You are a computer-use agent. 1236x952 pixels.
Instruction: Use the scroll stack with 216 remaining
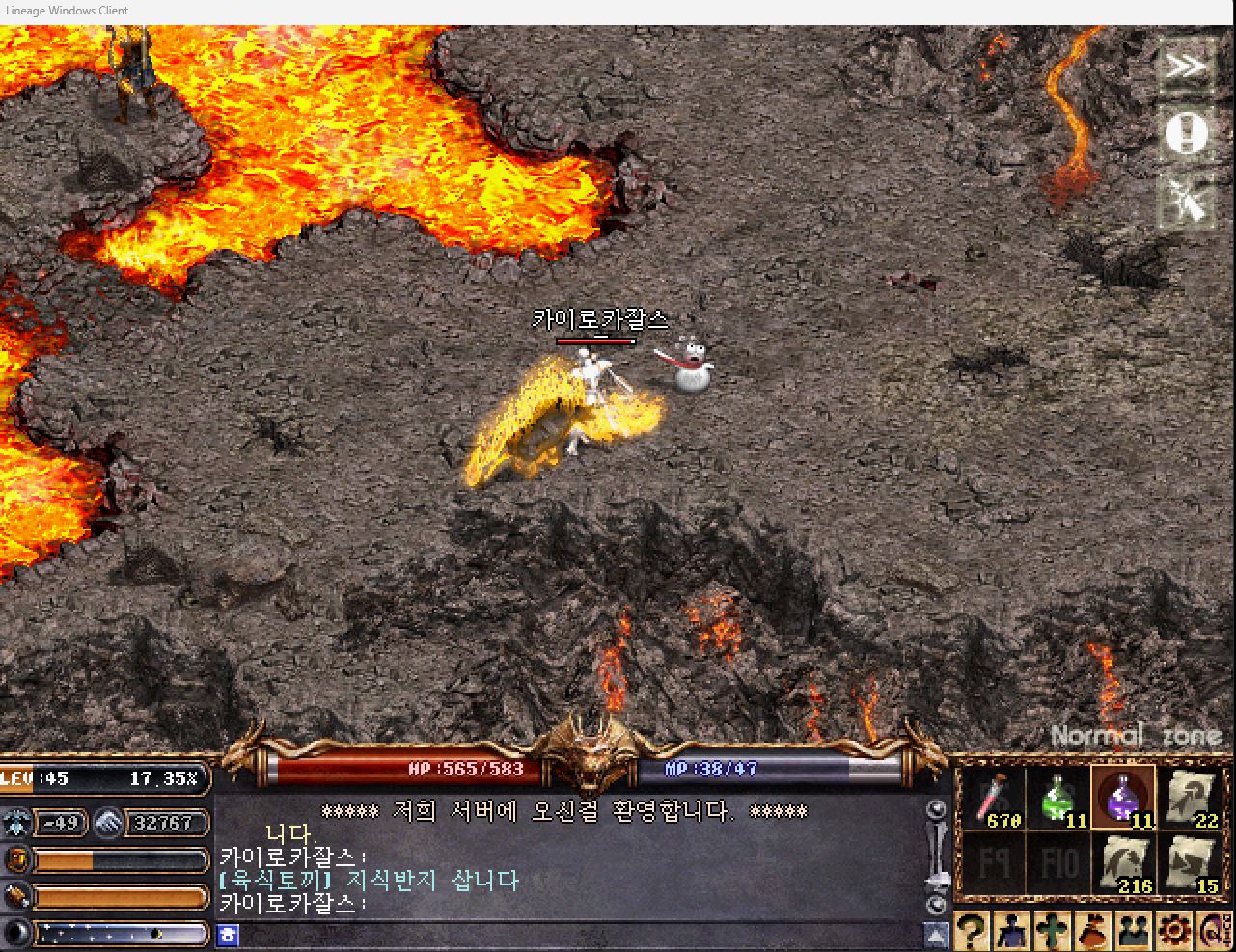click(1123, 863)
